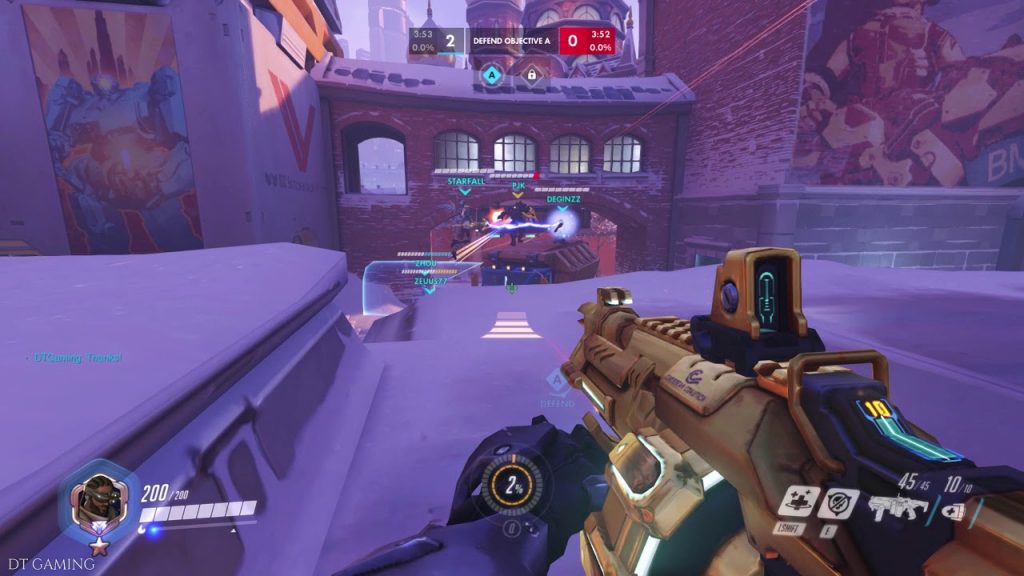Click the Baptiste hero portrait
The height and width of the screenshot is (576, 1024).
click(x=99, y=499)
